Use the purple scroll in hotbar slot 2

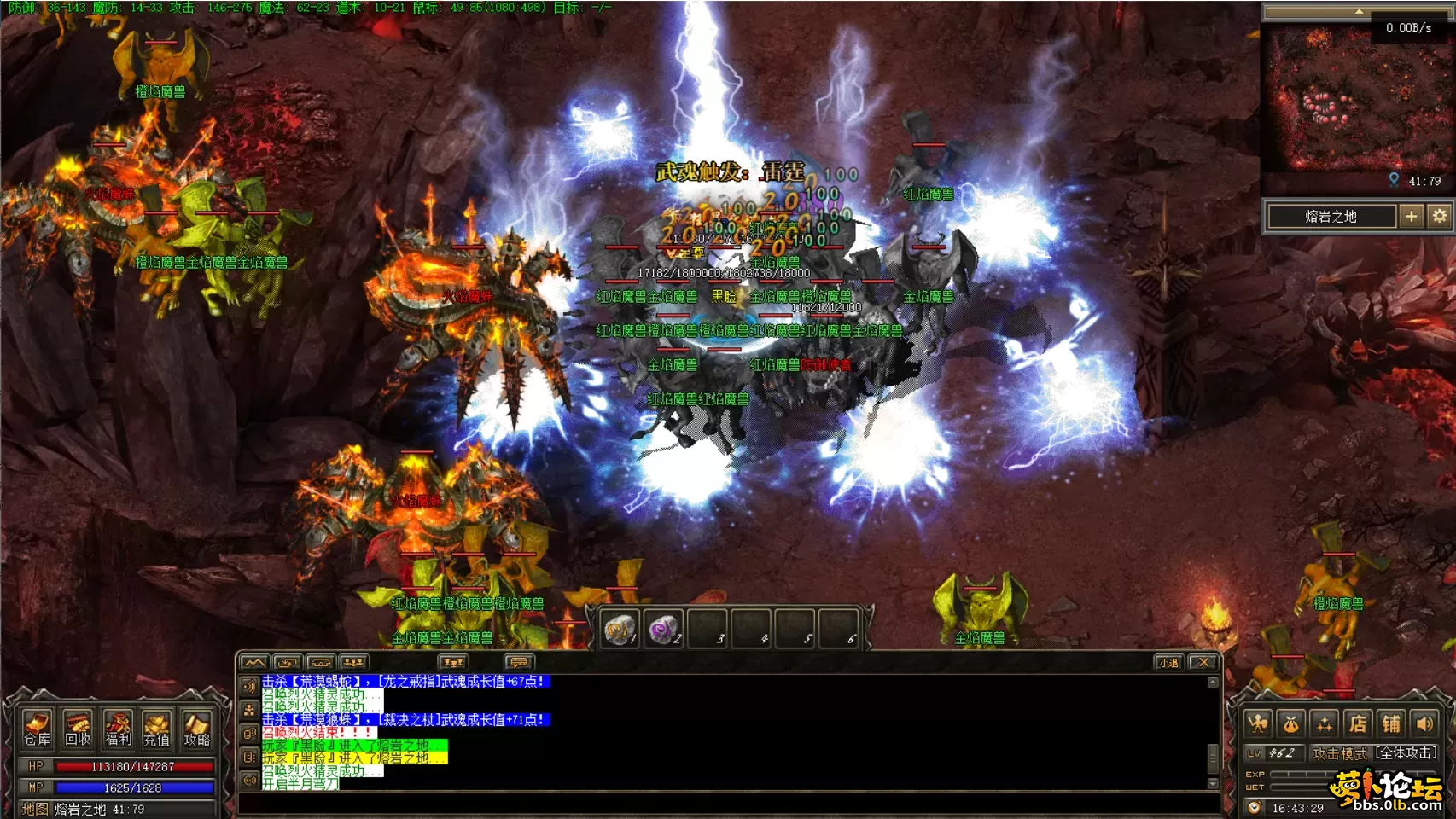(663, 630)
